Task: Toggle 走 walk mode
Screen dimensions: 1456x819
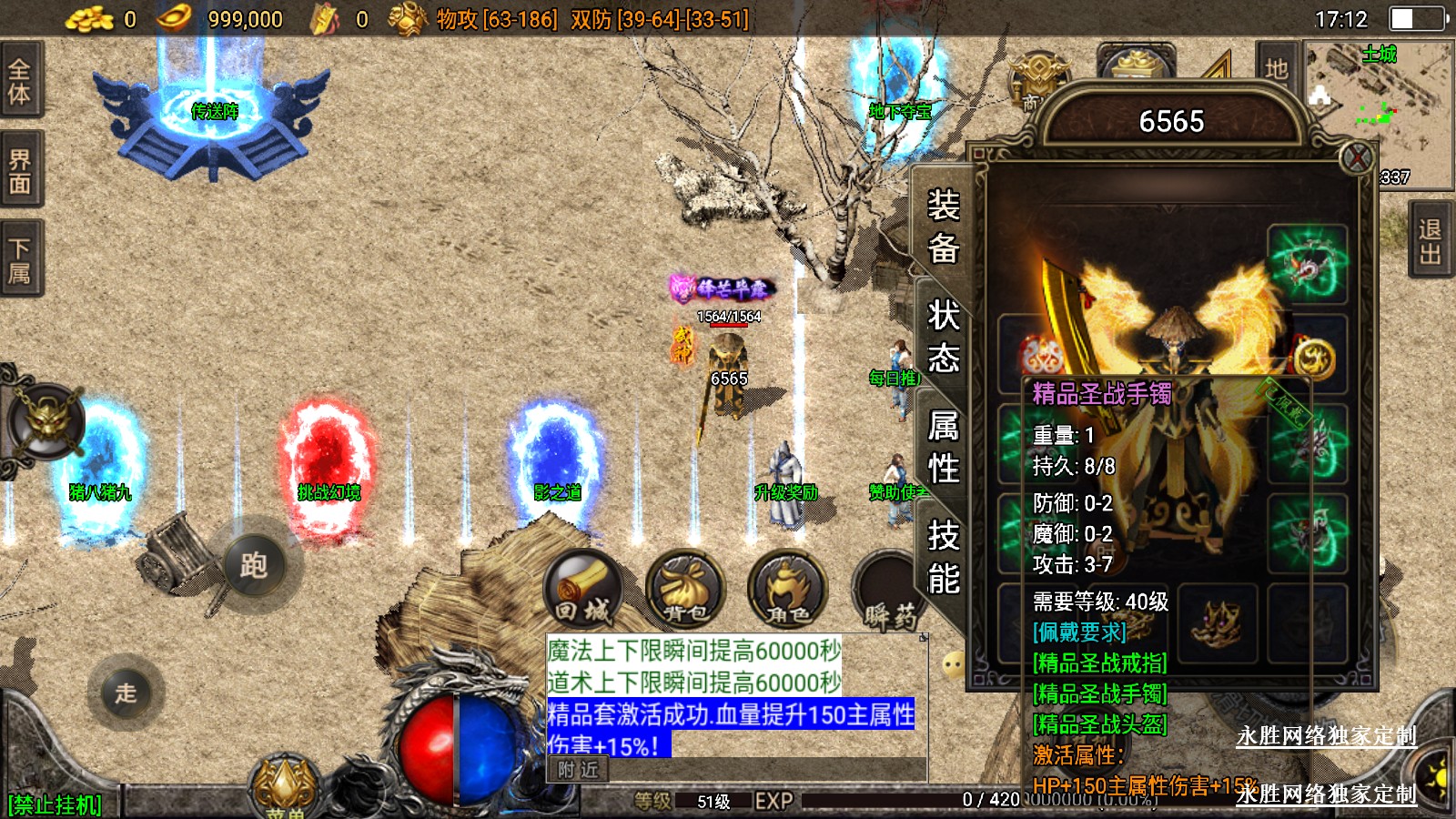Action: [x=126, y=693]
